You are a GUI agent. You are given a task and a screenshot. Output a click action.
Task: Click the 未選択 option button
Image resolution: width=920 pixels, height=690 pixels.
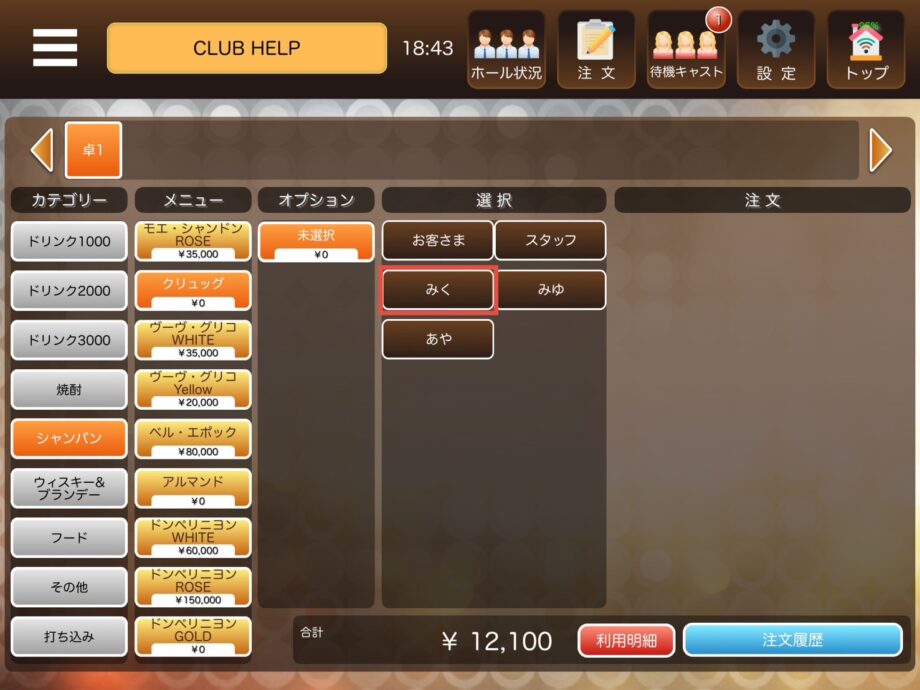[x=316, y=241]
